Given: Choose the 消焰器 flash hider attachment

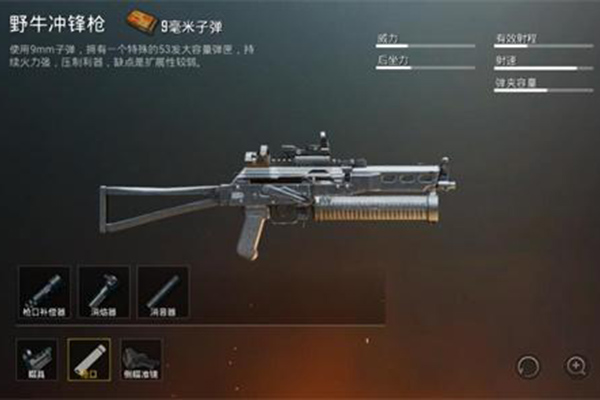Looking at the screenshot, I should tap(103, 291).
